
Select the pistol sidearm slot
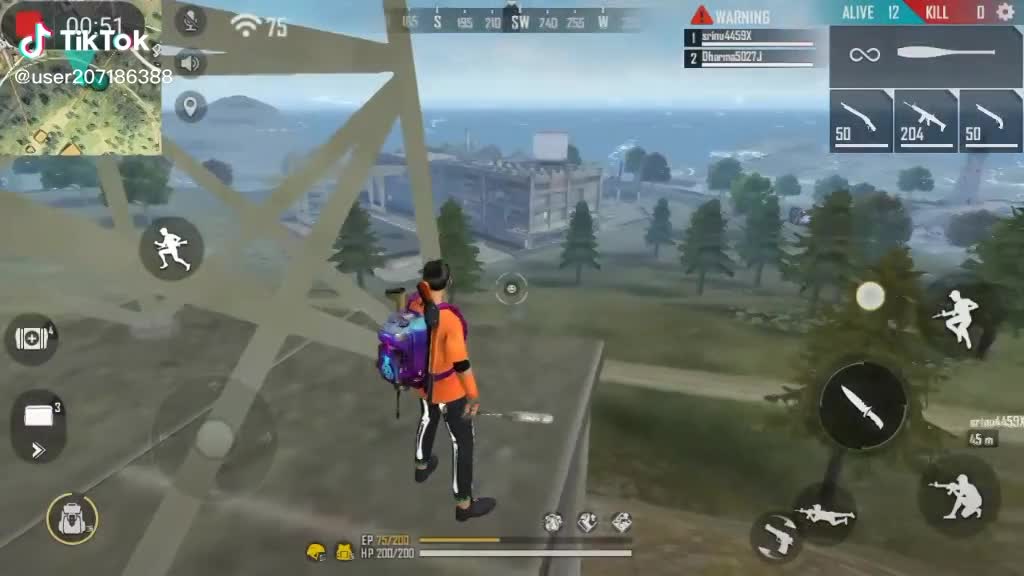pyautogui.click(x=778, y=538)
